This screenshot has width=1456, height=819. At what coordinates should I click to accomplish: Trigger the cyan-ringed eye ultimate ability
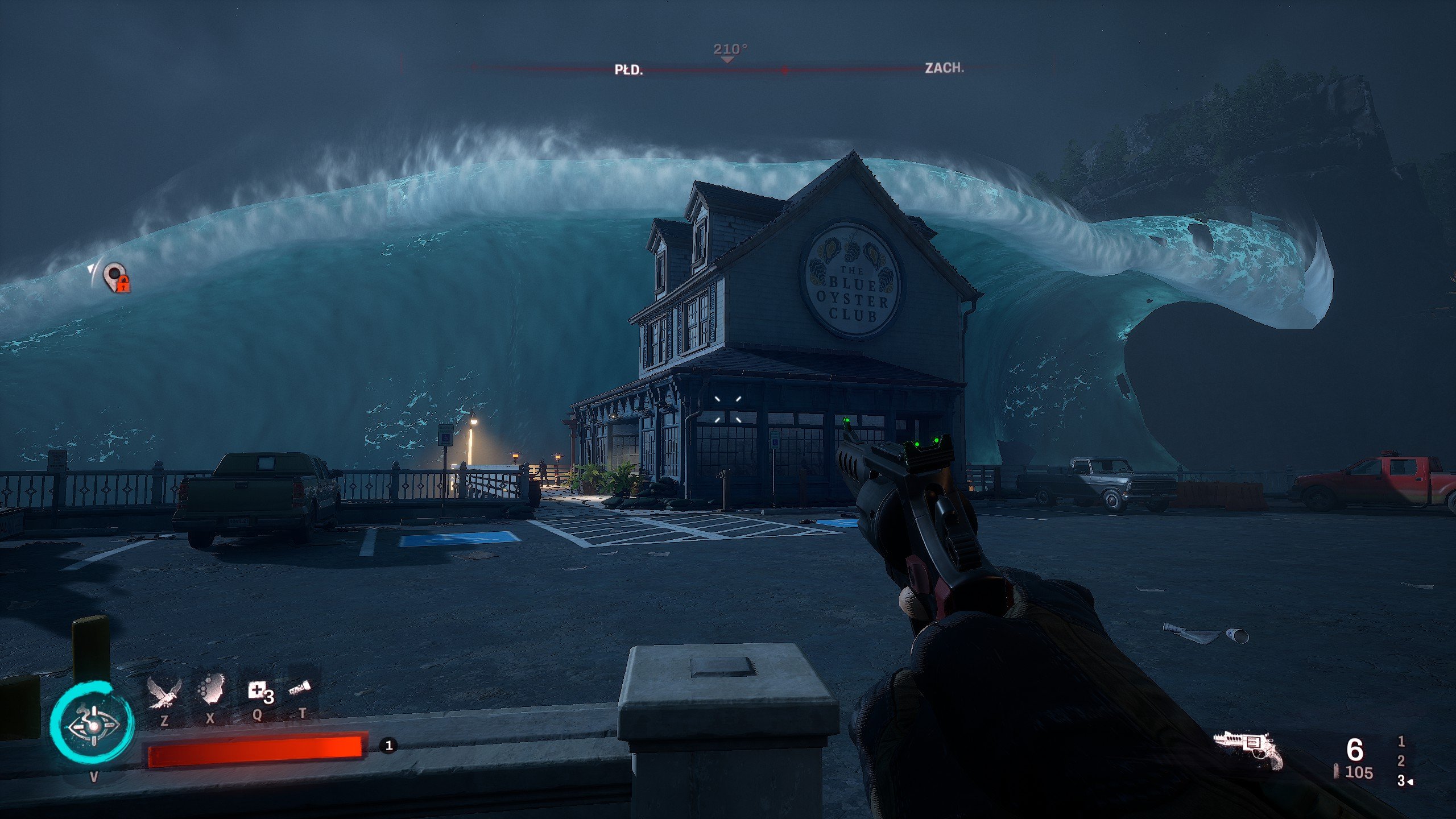pyautogui.click(x=92, y=725)
